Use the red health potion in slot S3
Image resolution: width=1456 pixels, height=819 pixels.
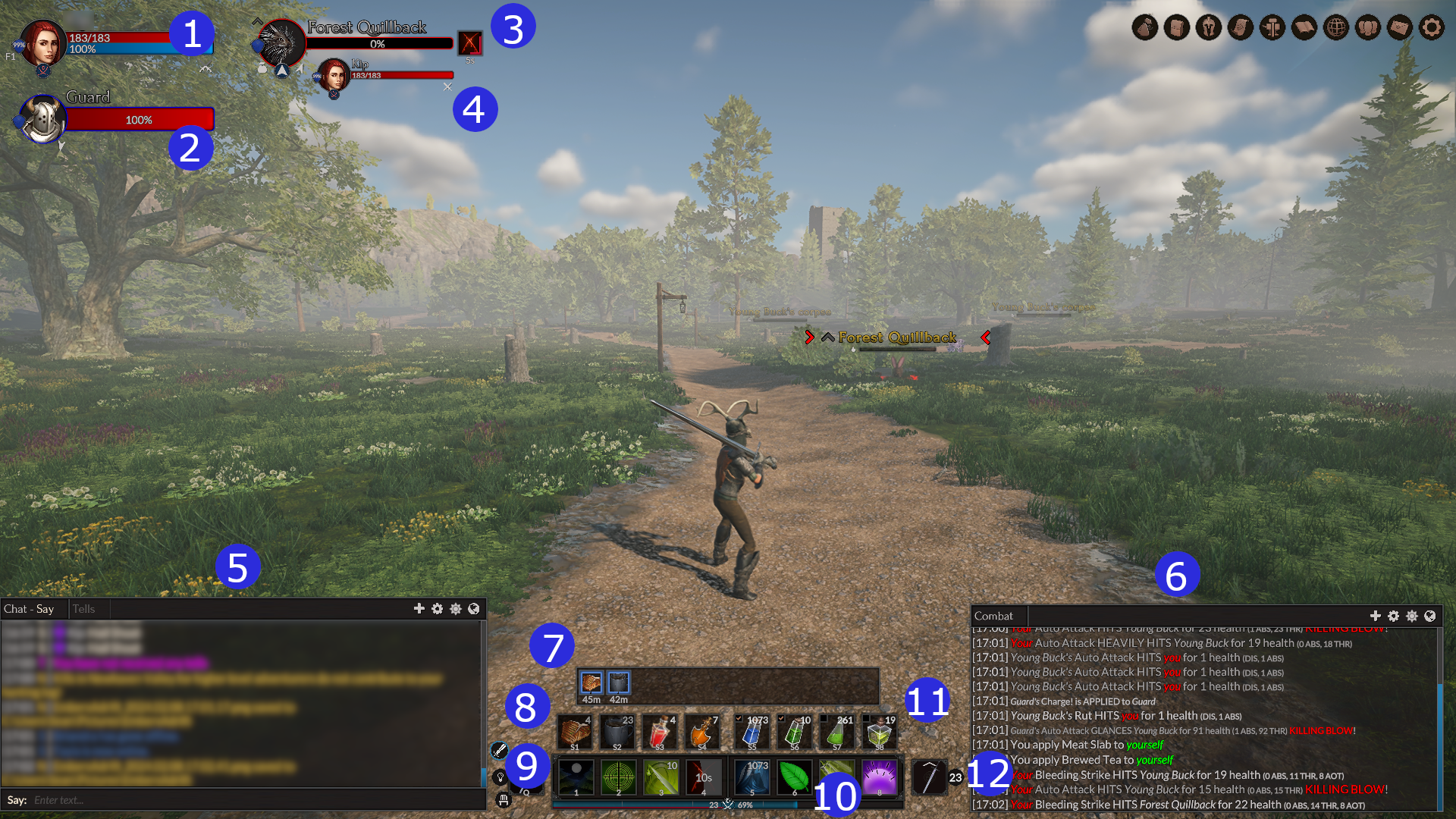pos(660,733)
